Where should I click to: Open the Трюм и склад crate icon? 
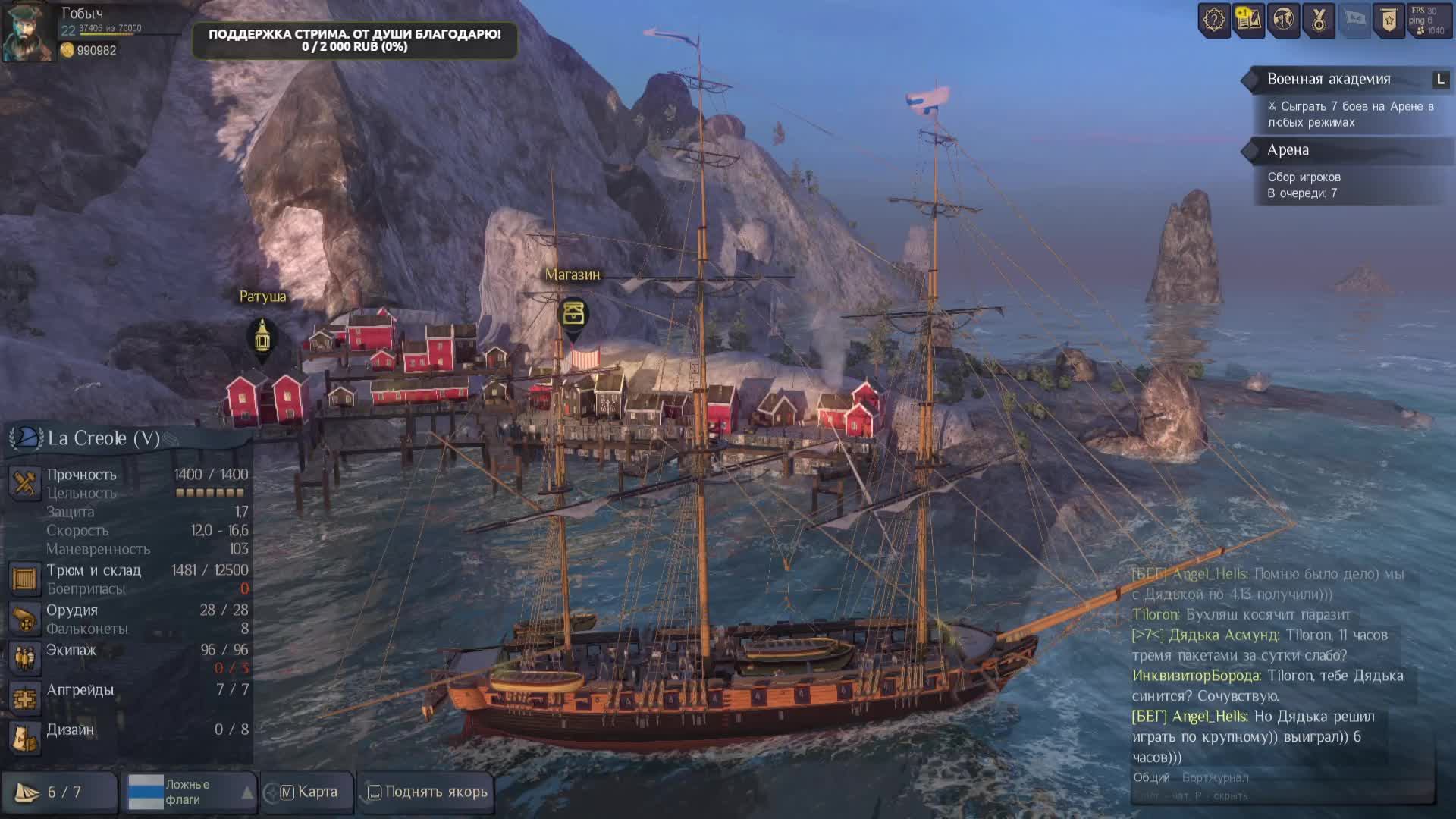(25, 579)
